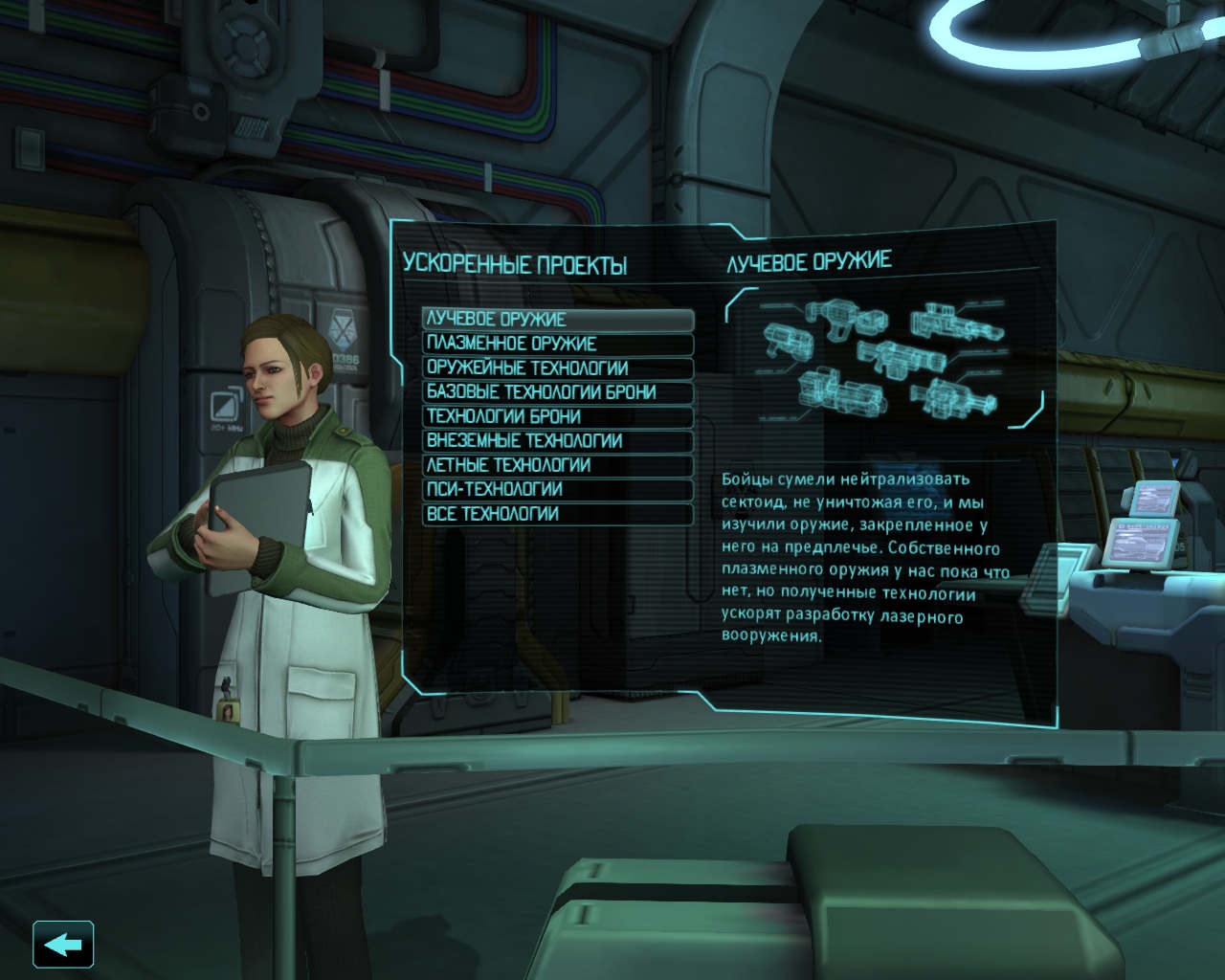This screenshot has width=1225, height=980.
Task: Open the Оружейные технологии entry
Action: (557, 368)
